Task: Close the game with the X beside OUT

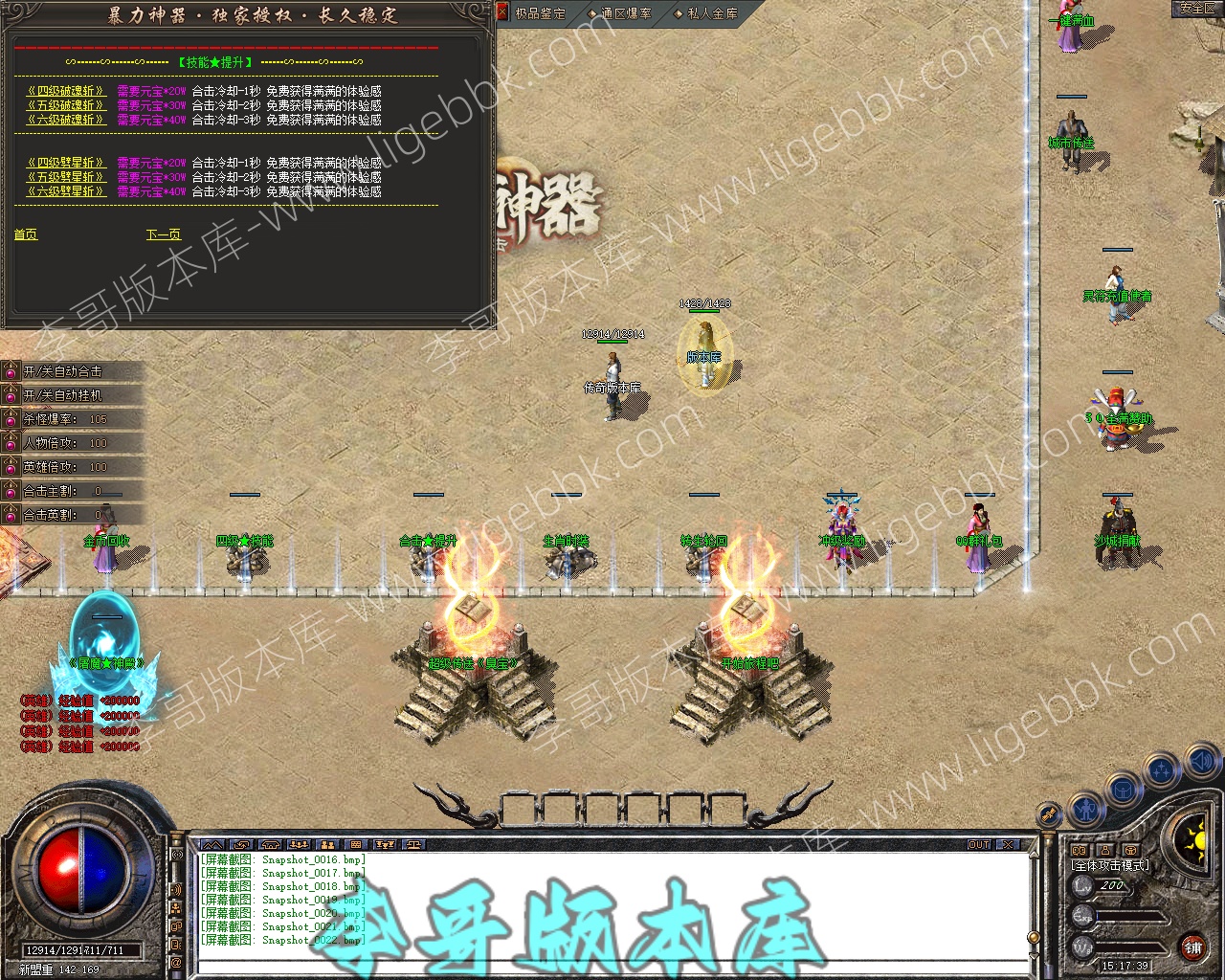Action: 1007,845
